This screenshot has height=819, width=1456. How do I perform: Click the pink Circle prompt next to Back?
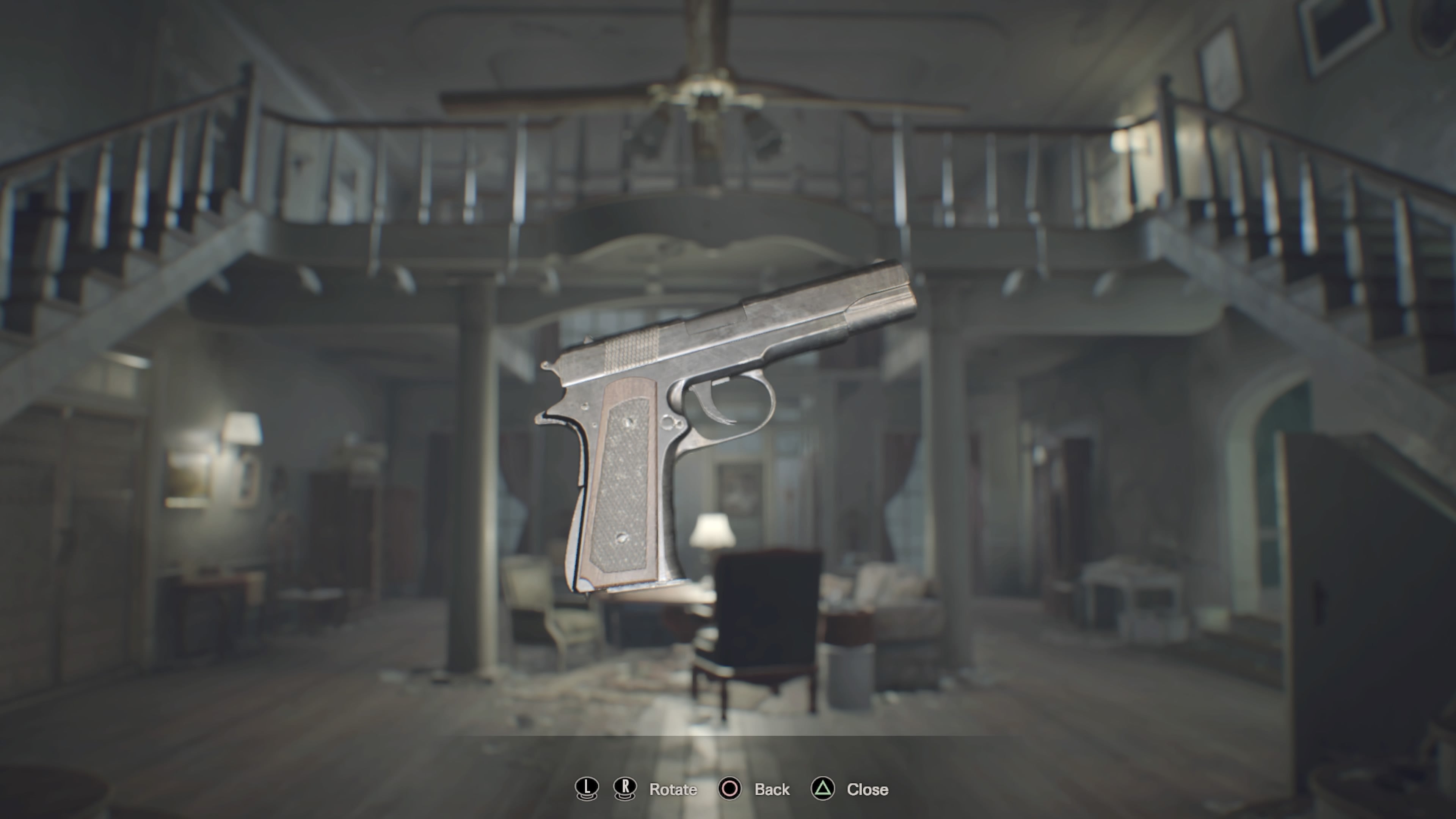point(730,789)
